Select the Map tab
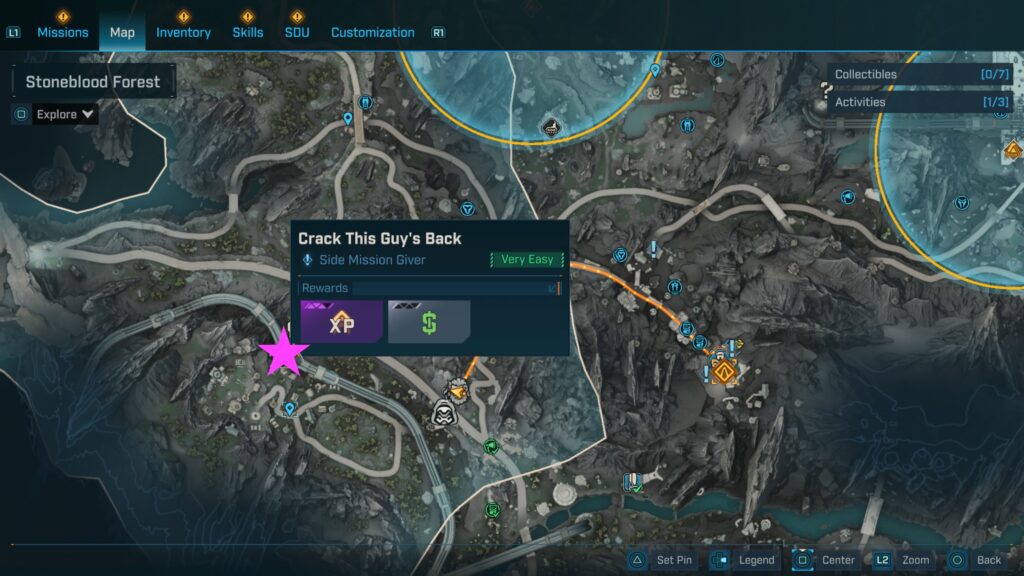Viewport: 1024px width, 576px height. click(122, 32)
